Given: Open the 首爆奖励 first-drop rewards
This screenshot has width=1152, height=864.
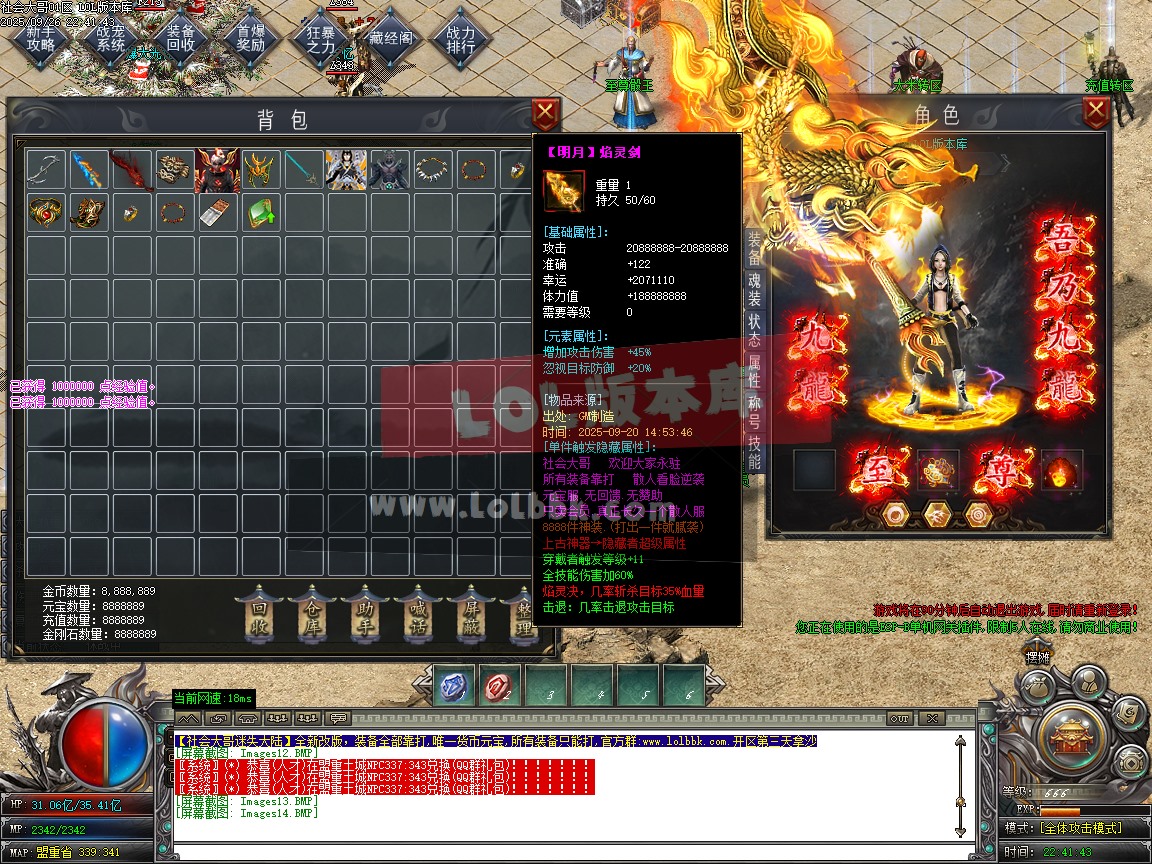Looking at the screenshot, I should coord(251,38).
